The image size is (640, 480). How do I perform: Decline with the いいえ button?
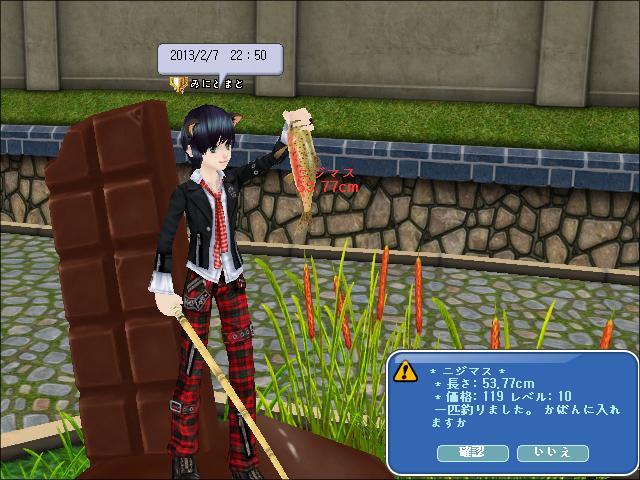[552, 453]
